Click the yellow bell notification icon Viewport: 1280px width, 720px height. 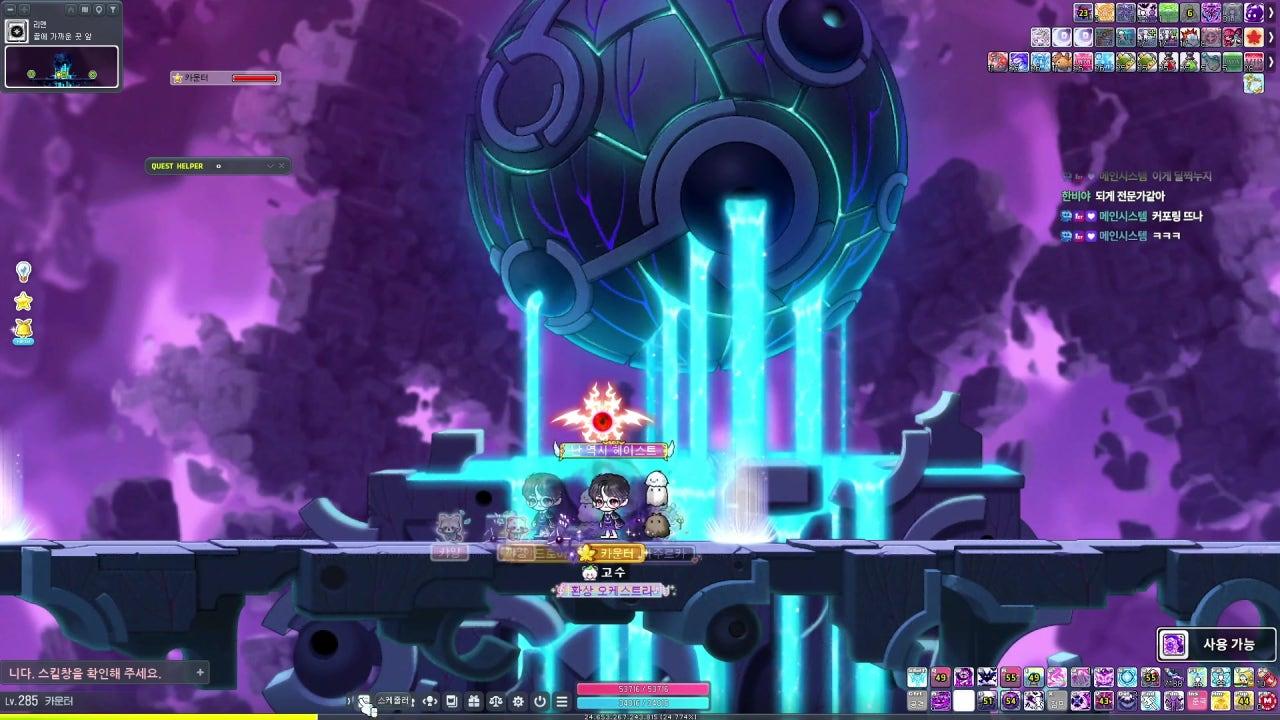click(x=23, y=329)
